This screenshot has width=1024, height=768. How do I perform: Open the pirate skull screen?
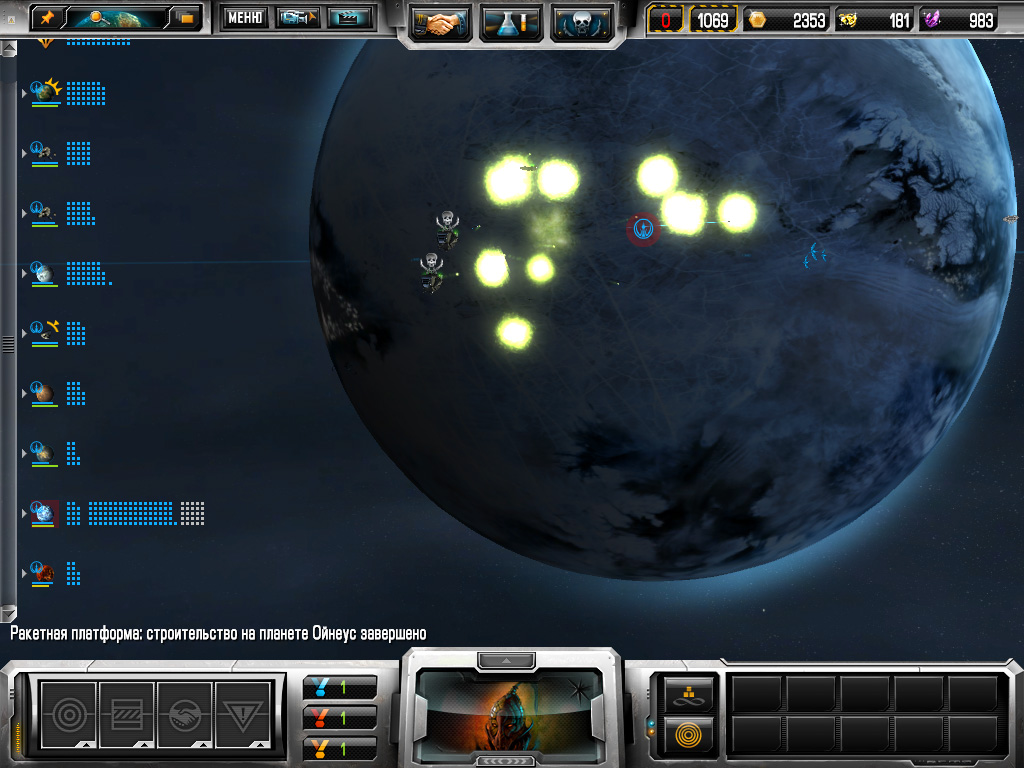click(x=582, y=21)
